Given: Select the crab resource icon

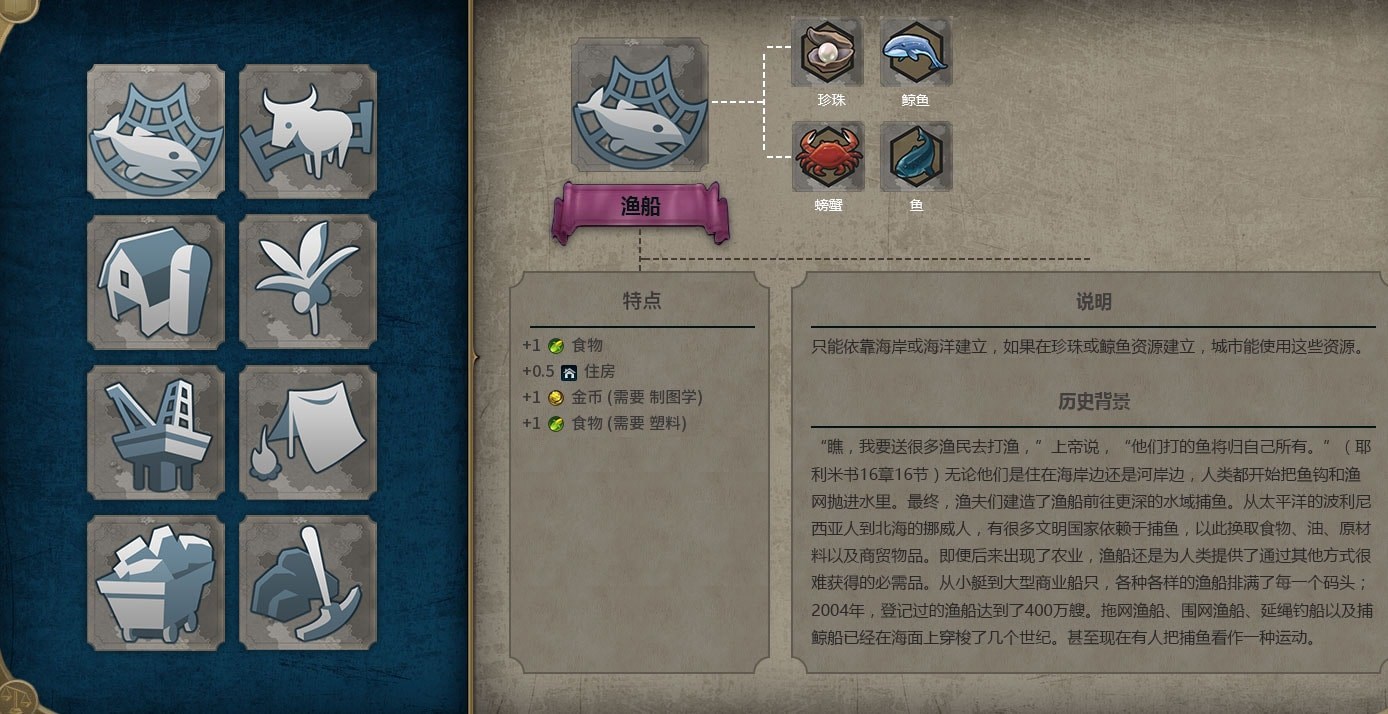Looking at the screenshot, I should 828,157.
